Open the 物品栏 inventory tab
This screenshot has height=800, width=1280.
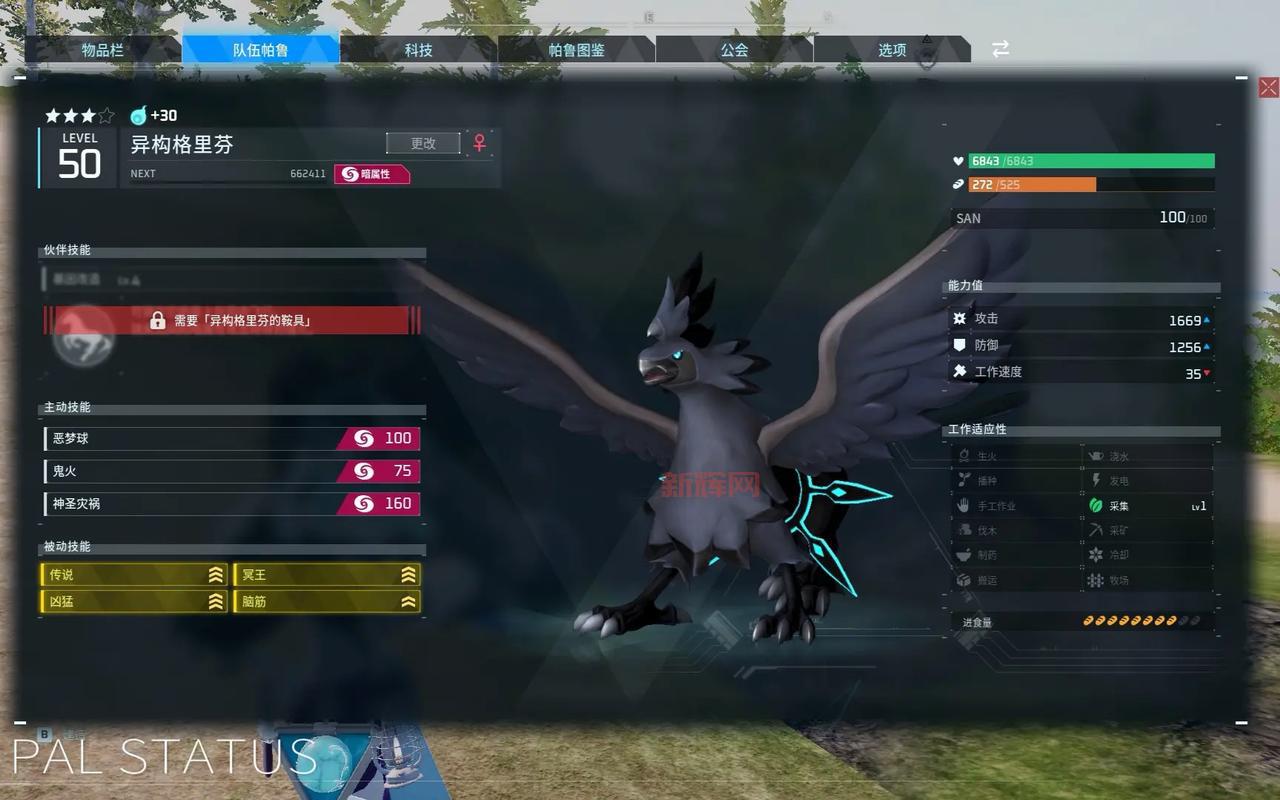pos(103,50)
